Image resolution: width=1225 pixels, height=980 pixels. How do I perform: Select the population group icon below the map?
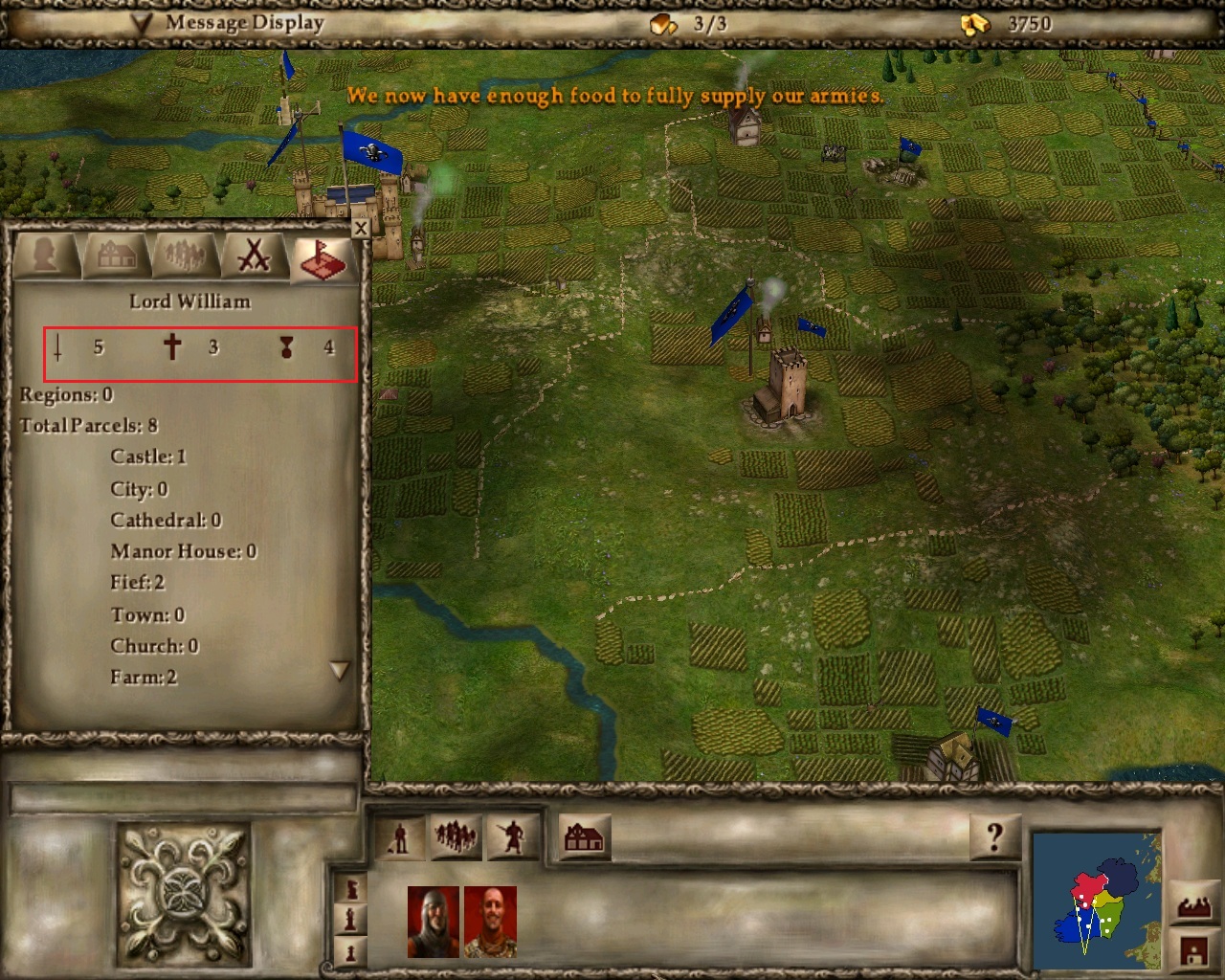tap(457, 835)
